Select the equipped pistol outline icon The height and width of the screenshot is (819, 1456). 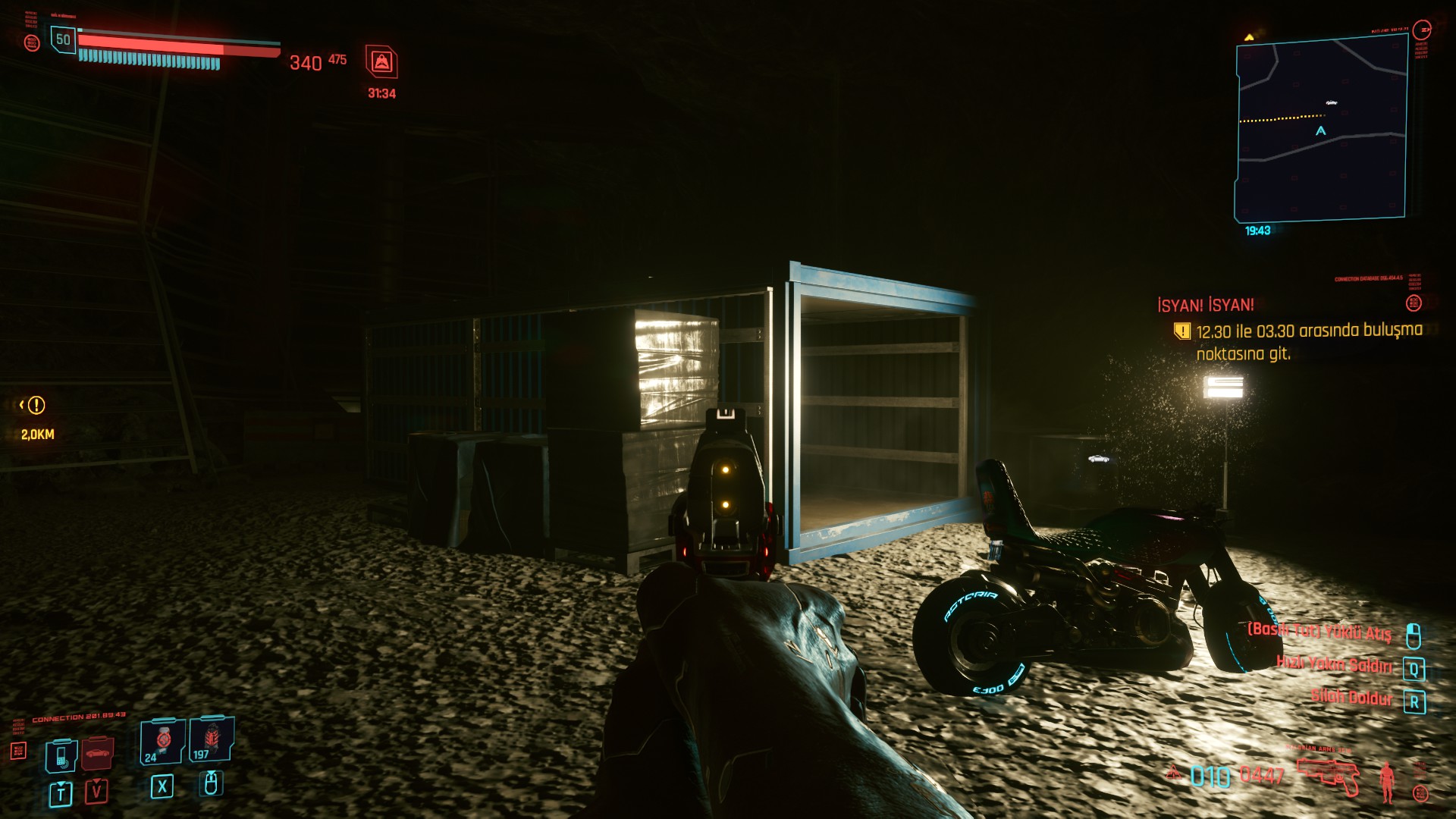tap(1329, 775)
